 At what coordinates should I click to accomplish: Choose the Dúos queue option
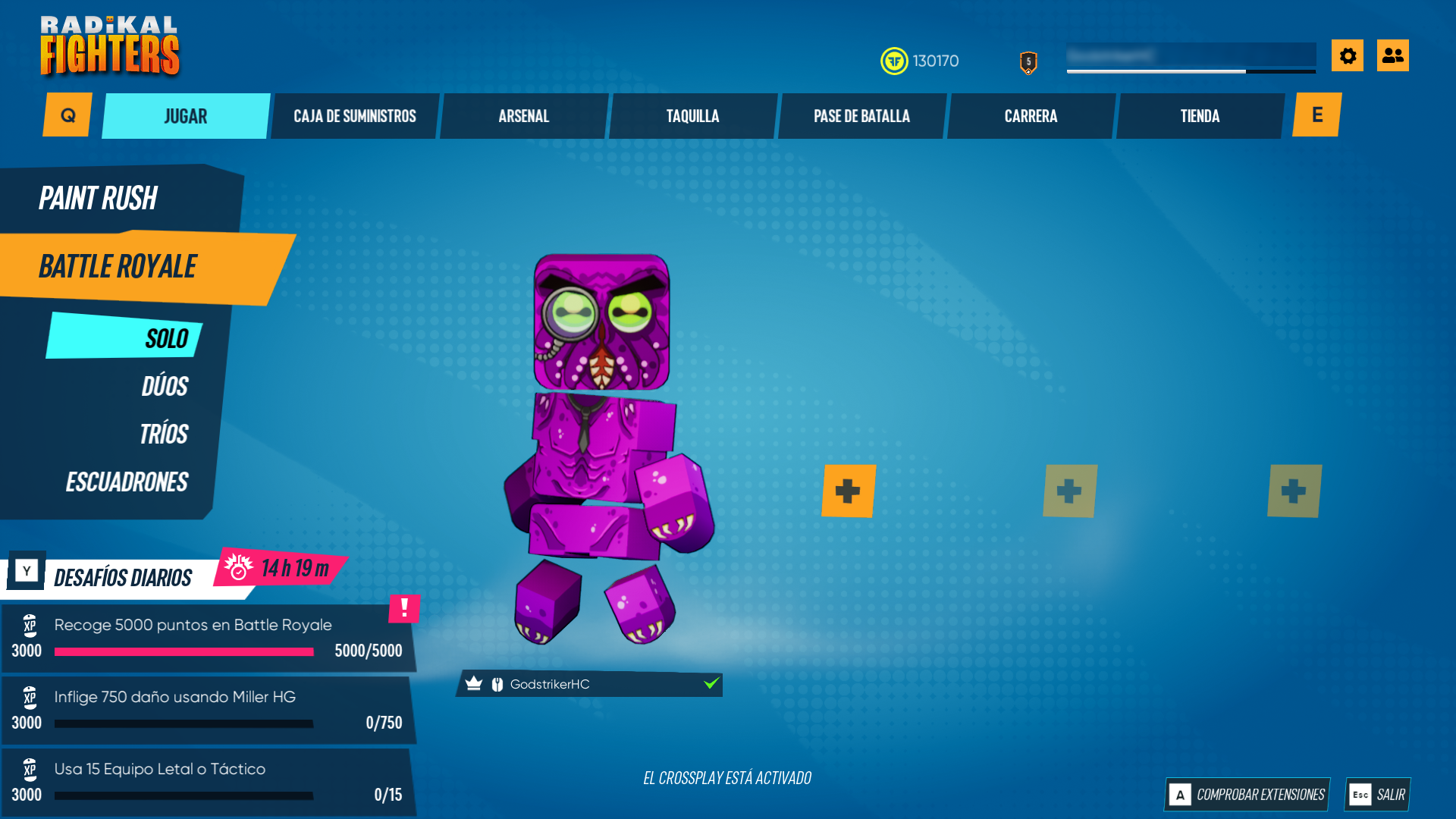[165, 386]
